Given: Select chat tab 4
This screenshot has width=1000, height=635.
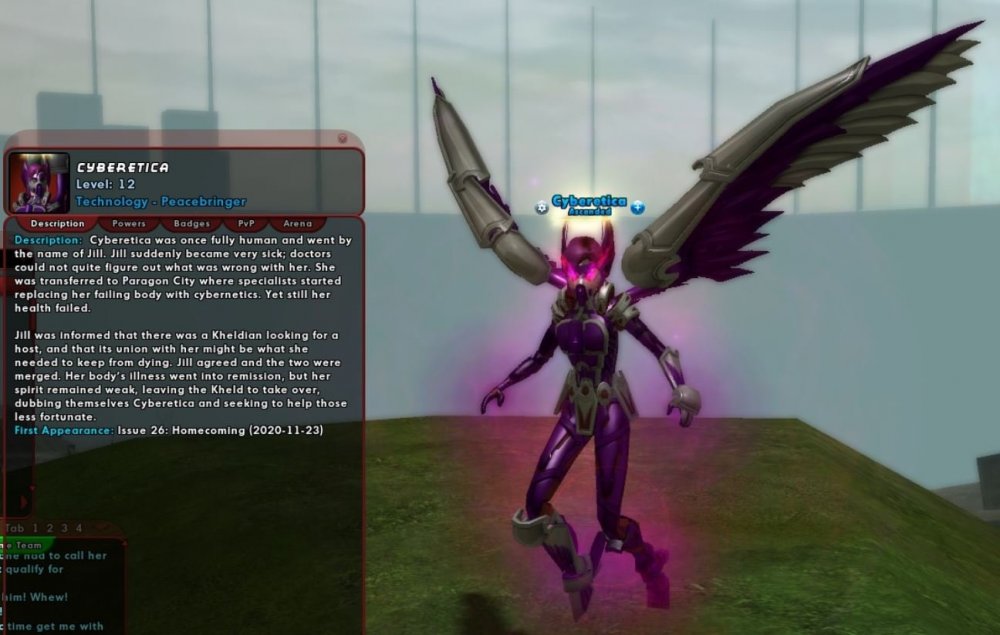Looking at the screenshot, I should 78,528.
